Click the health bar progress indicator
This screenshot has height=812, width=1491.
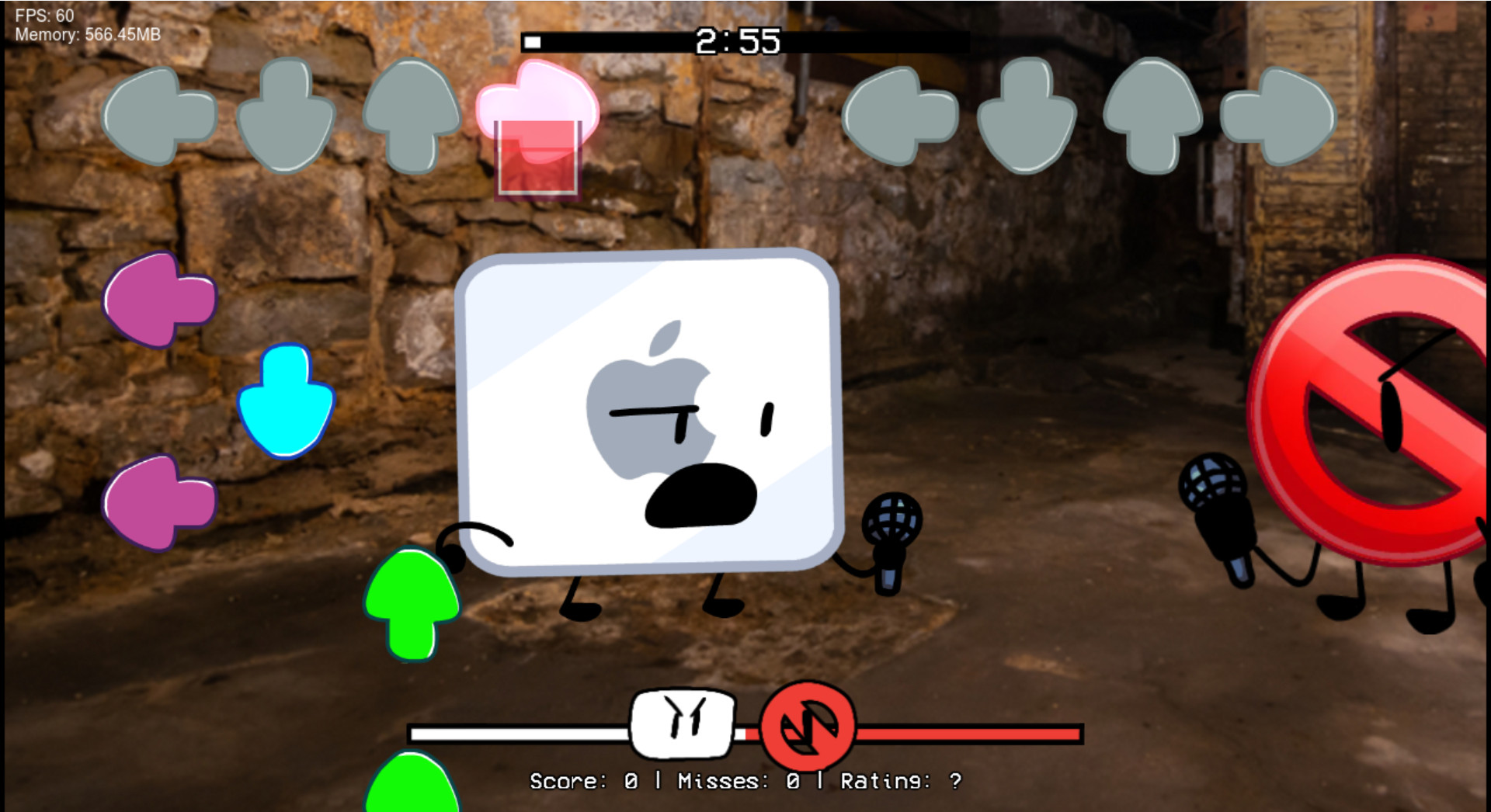point(745,731)
